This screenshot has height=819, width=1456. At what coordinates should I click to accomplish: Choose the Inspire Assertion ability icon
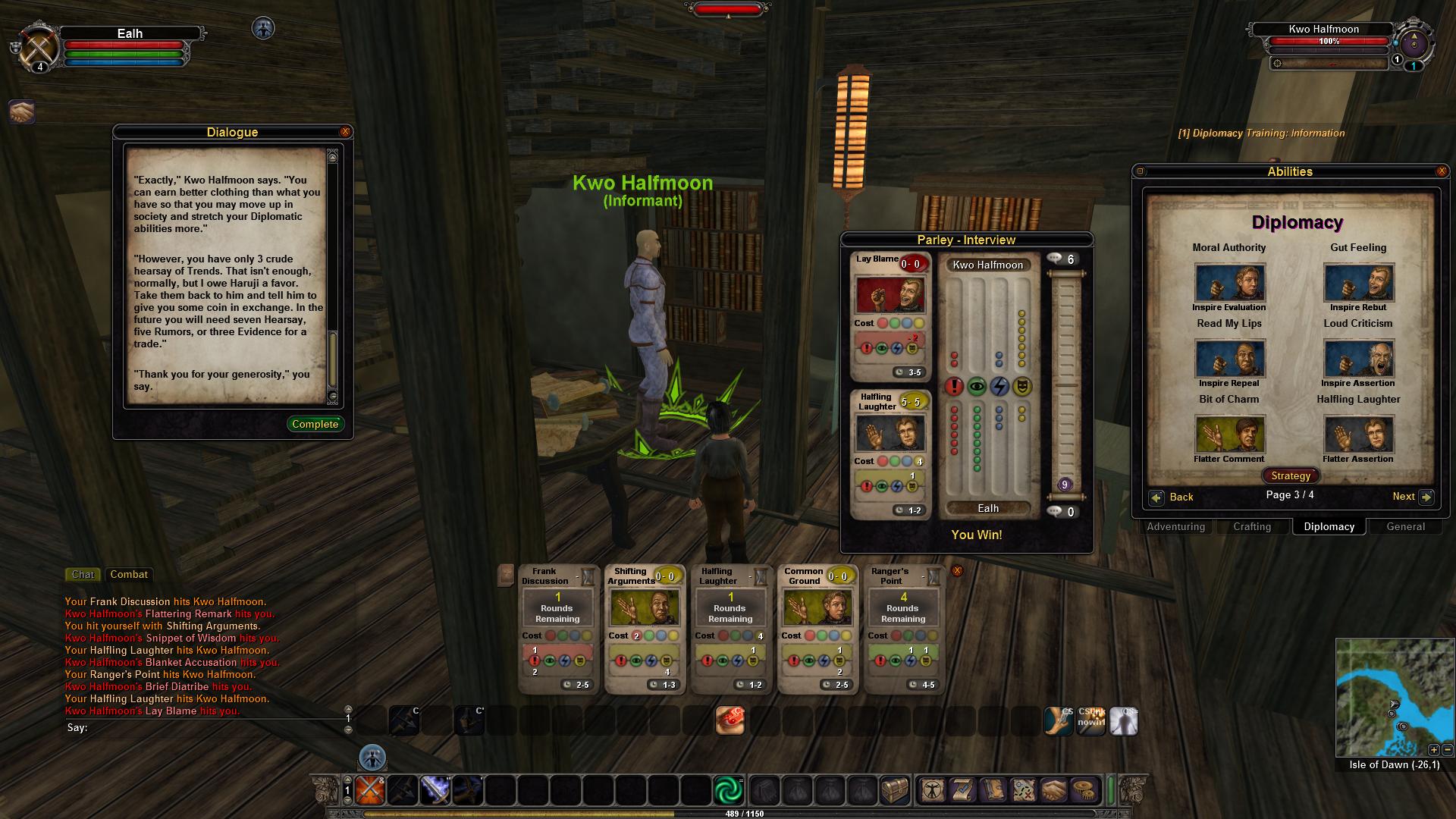click(1358, 359)
